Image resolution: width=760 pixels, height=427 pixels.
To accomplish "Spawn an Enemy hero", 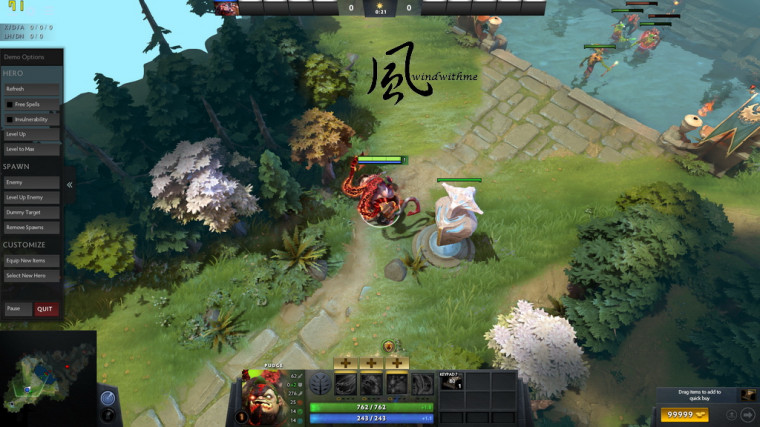I will 32,183.
